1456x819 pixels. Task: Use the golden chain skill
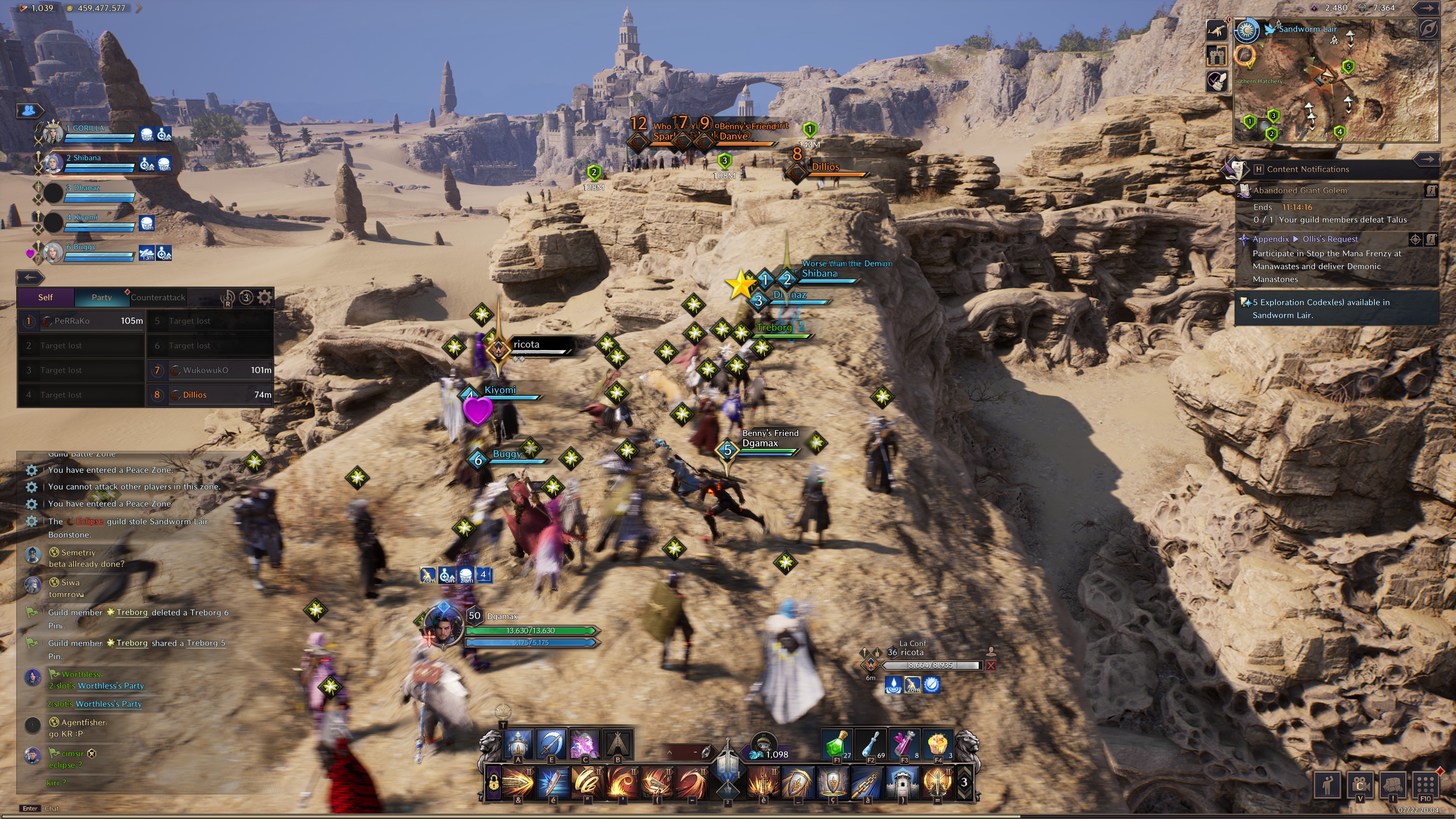[x=868, y=782]
